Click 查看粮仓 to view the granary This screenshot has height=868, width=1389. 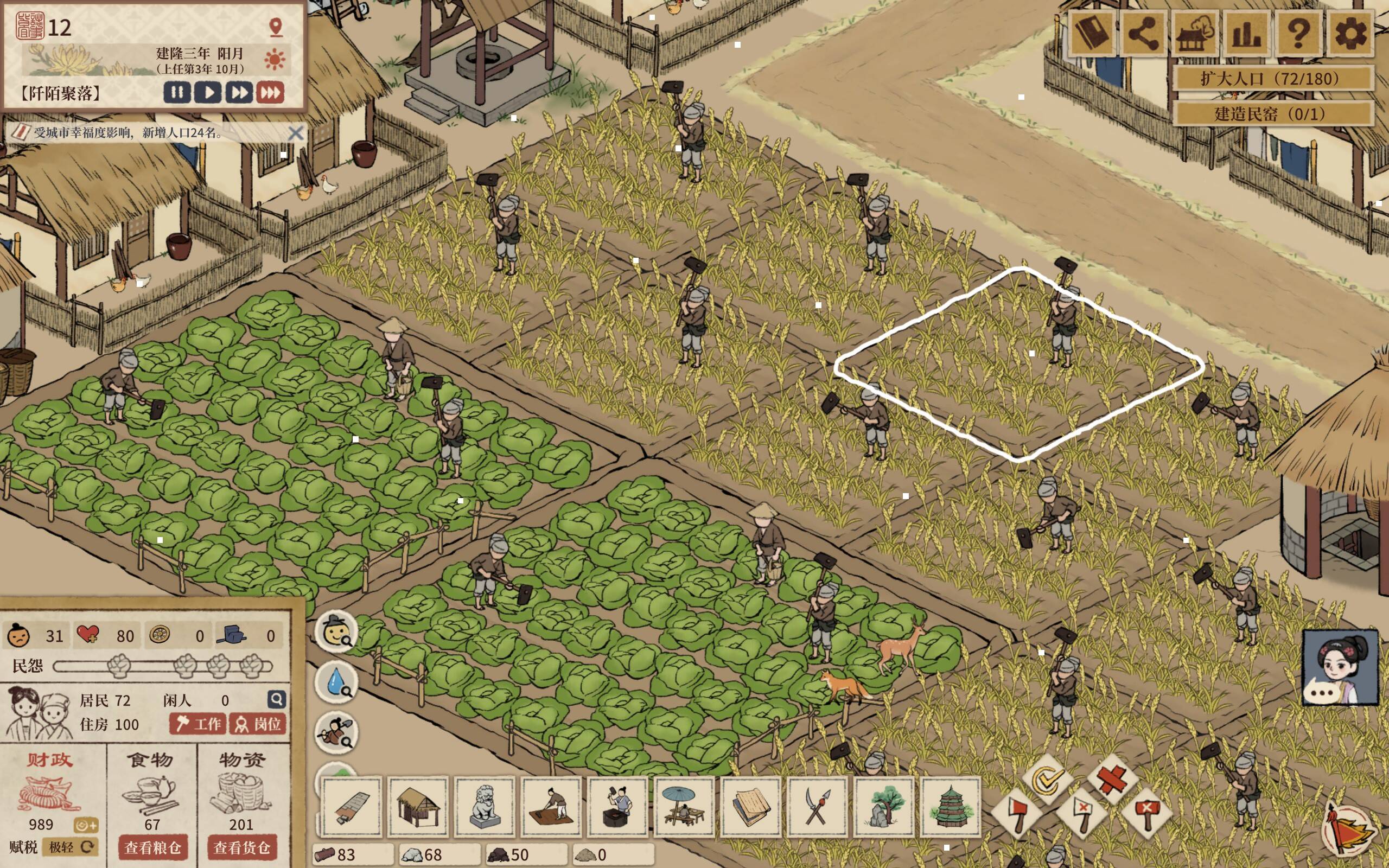click(x=152, y=847)
